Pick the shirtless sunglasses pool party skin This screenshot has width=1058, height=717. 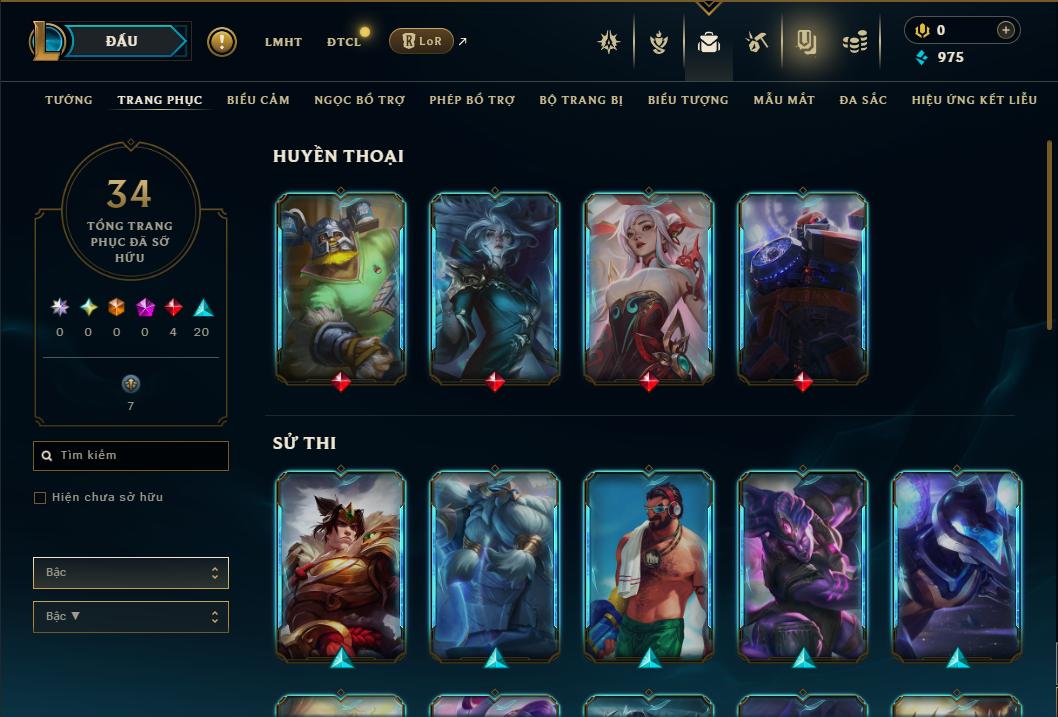tap(649, 565)
